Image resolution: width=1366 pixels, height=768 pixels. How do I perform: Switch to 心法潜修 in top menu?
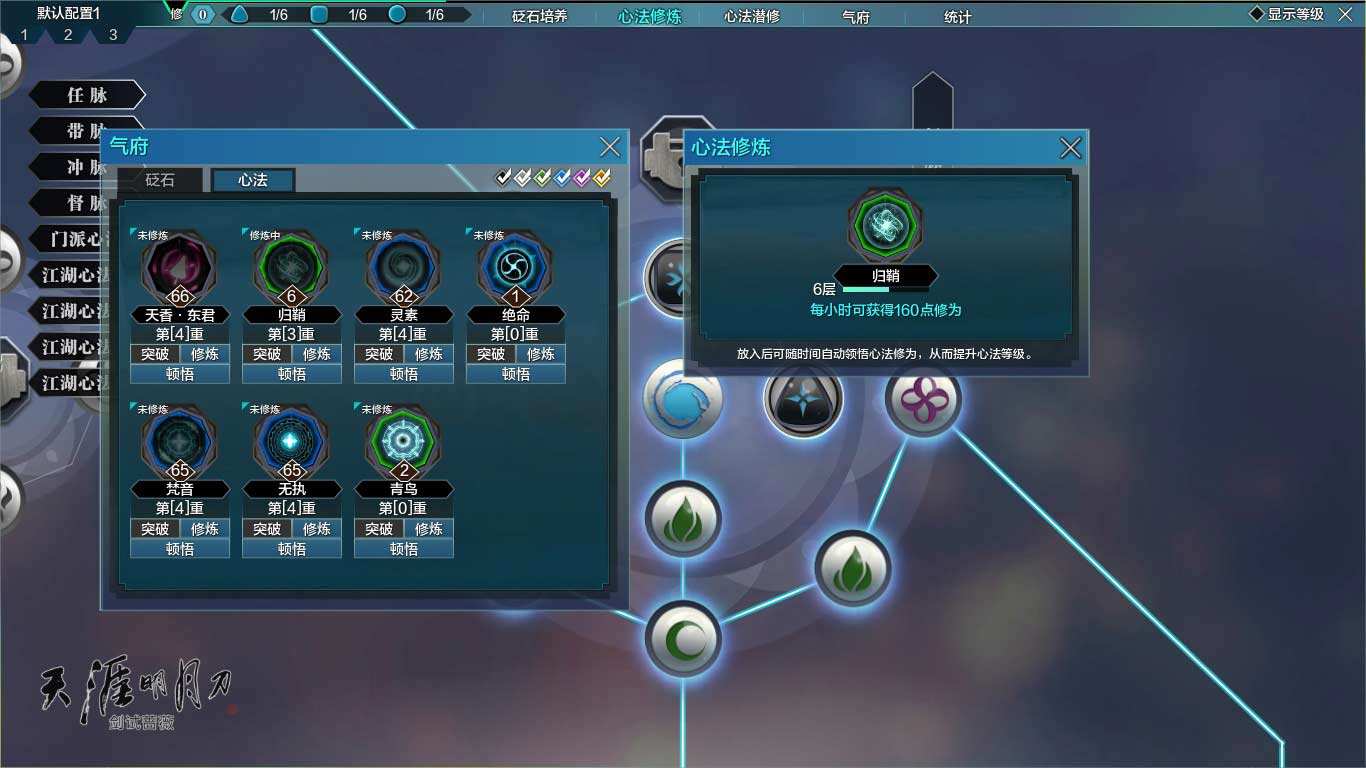coord(752,16)
